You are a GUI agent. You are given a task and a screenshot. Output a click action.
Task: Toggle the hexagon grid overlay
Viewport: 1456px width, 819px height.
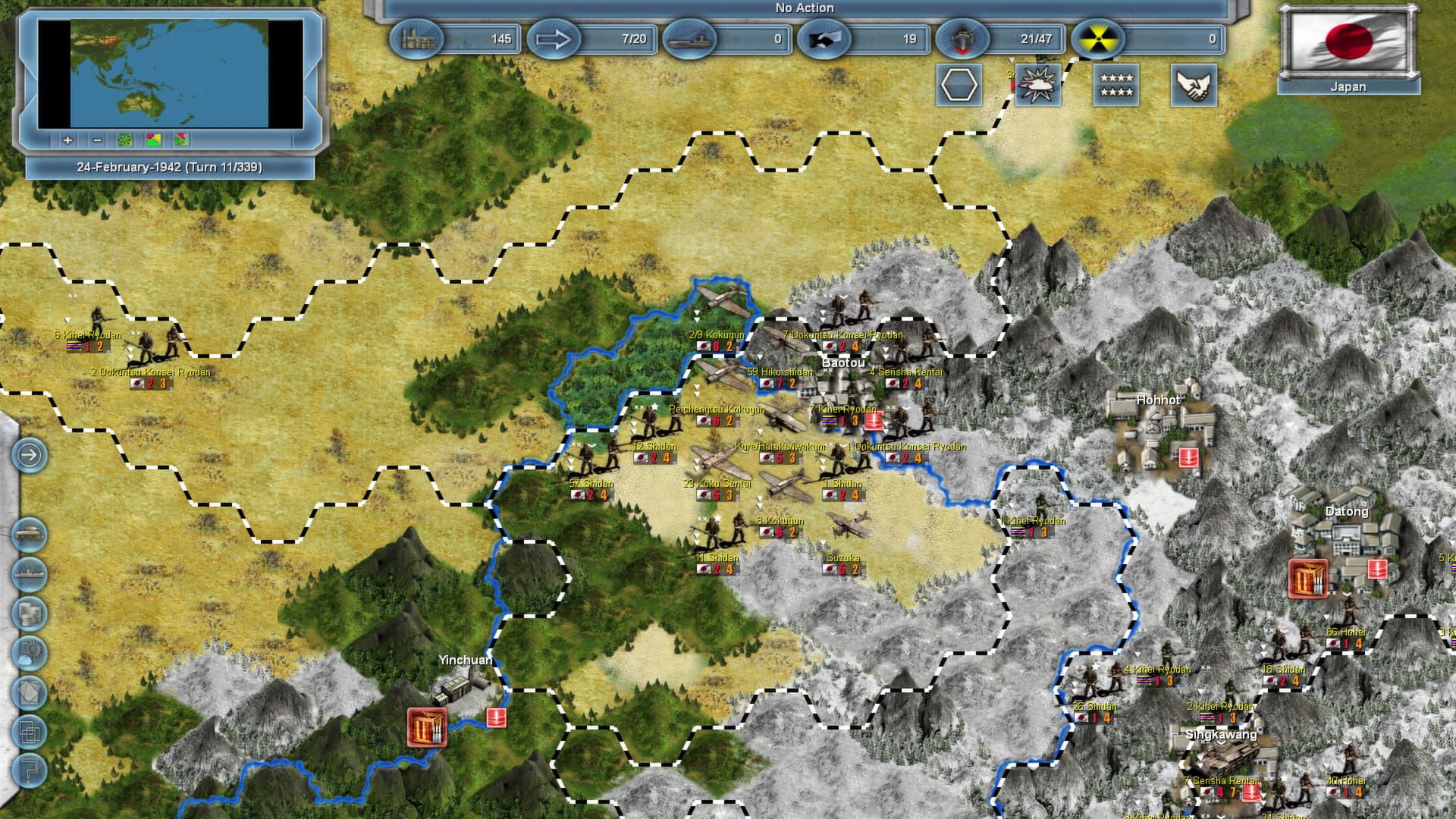click(x=959, y=84)
